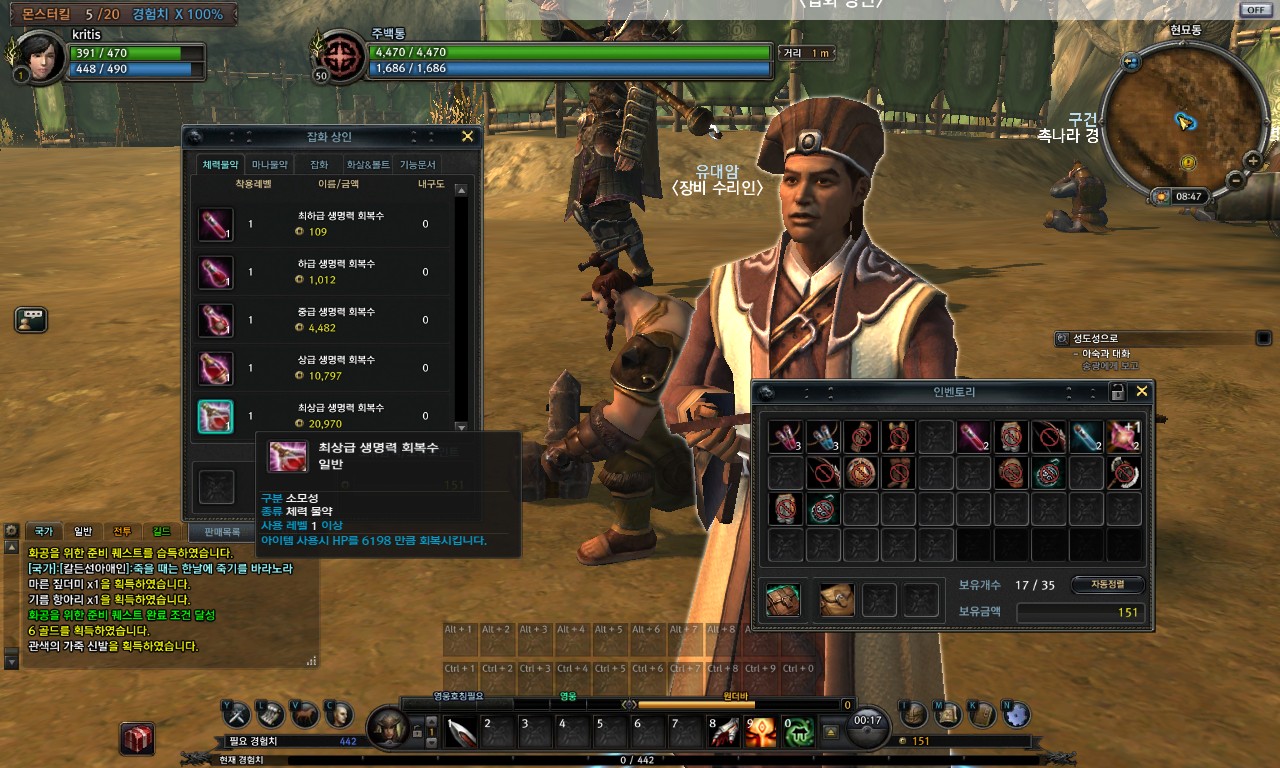The height and width of the screenshot is (768, 1280).
Task: Activate the green skull skill on the hotbar
Action: click(x=799, y=733)
